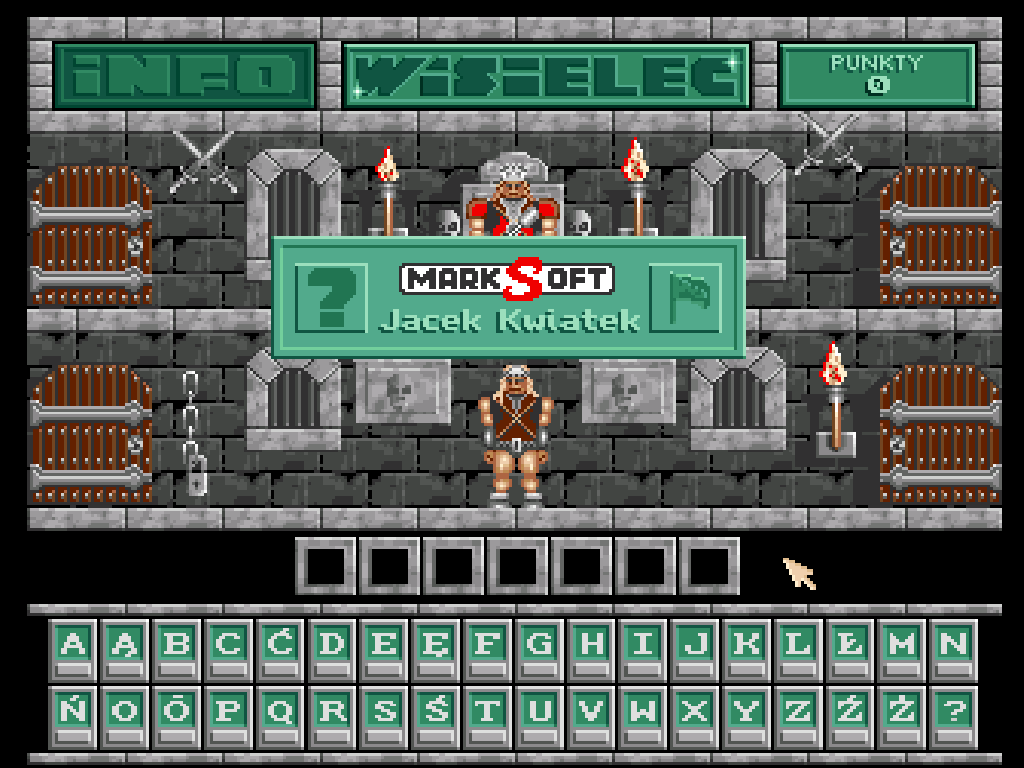
Task: Pick the letter B key
Action: pos(176,648)
